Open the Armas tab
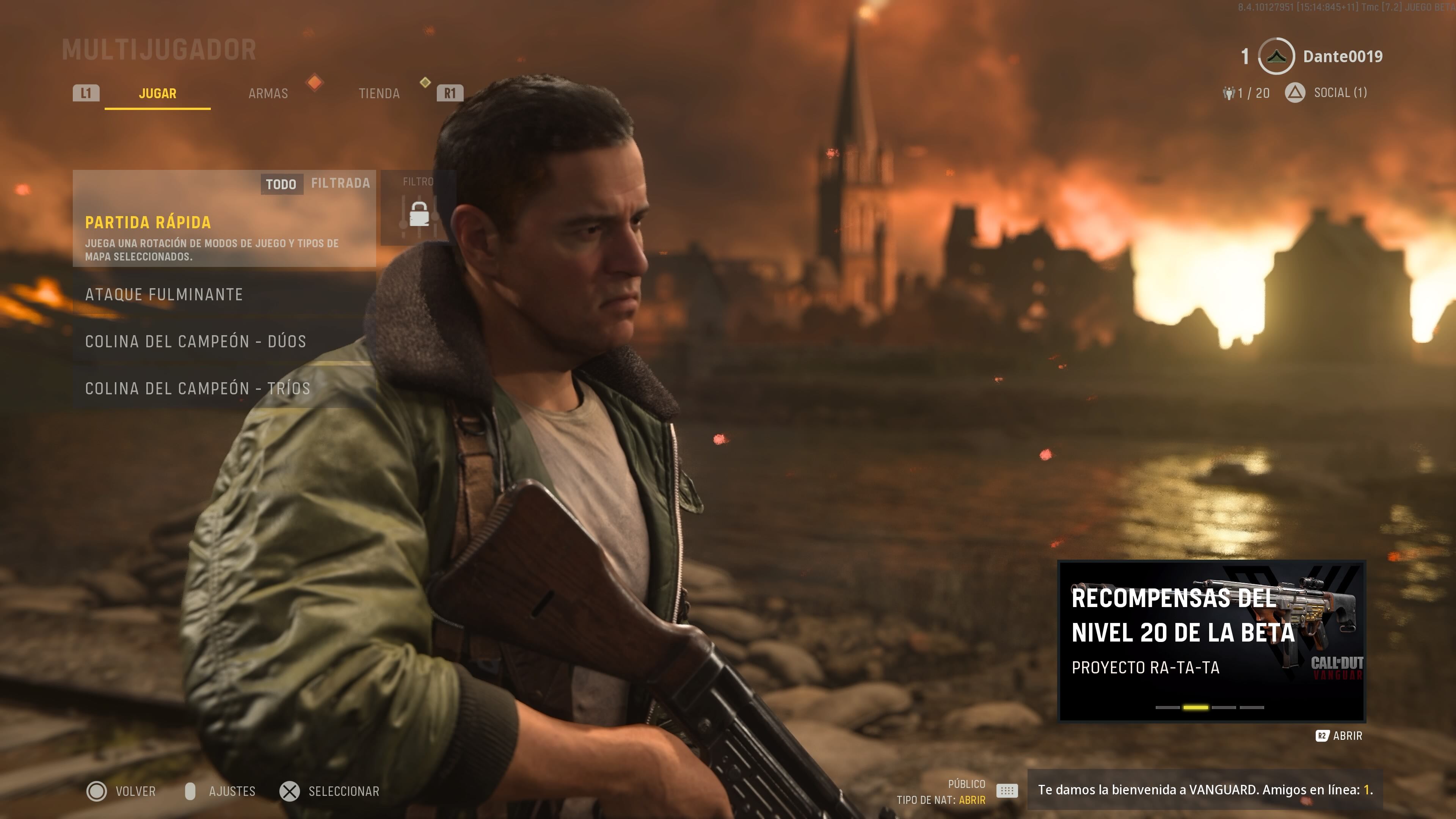This screenshot has width=1456, height=819. click(x=268, y=93)
